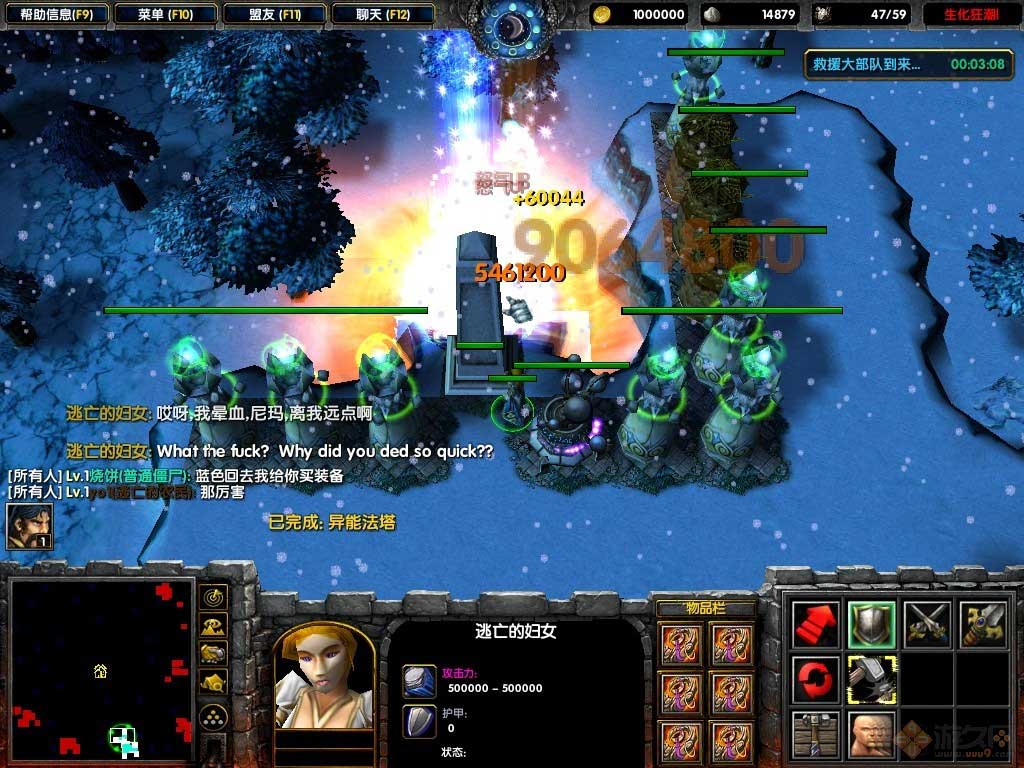The width and height of the screenshot is (1024, 768).
Task: Activate the crossed swords Attack command
Action: pyautogui.click(x=928, y=624)
